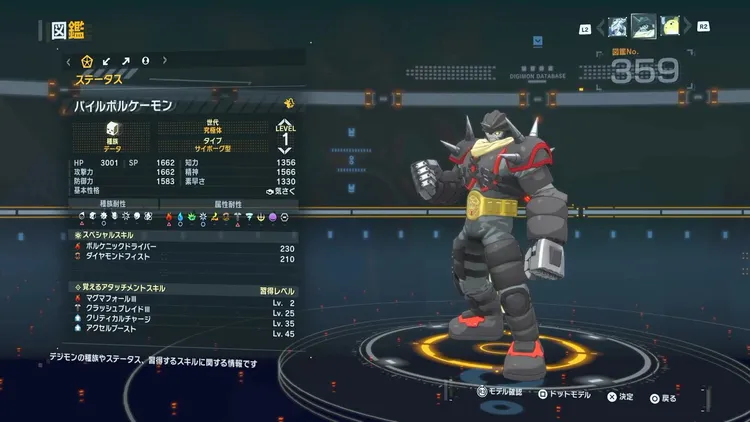Select the pentagon status tab icon
The height and width of the screenshot is (422, 750).
pos(87,61)
